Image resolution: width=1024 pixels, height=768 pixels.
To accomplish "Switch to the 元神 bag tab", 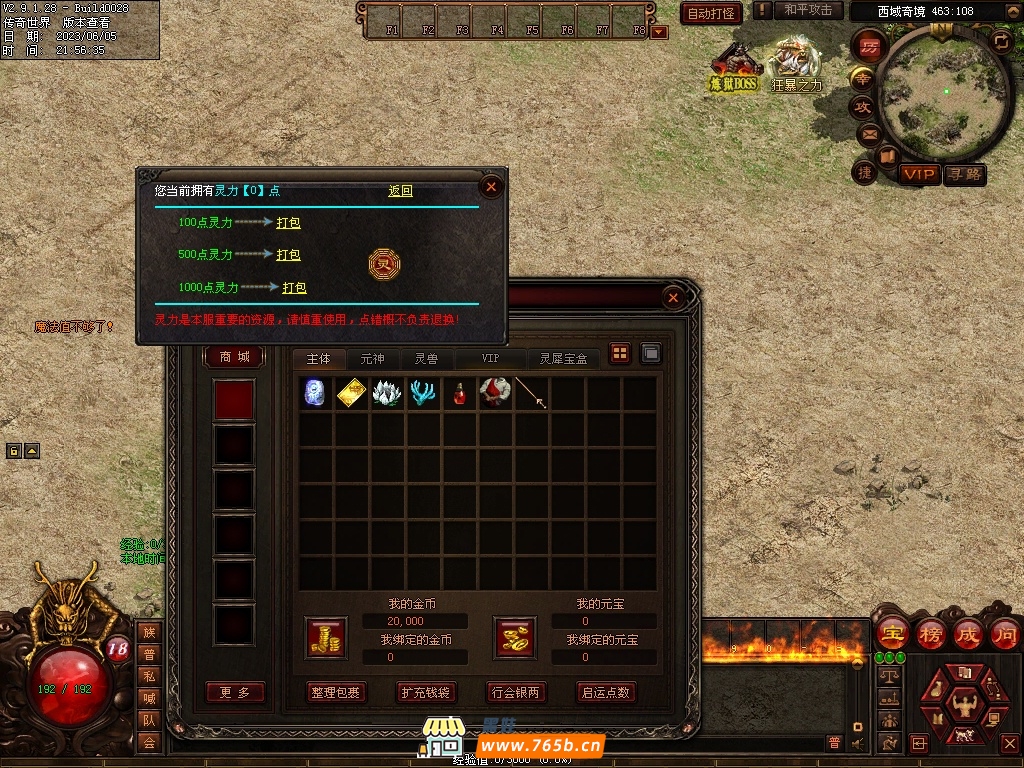I will click(x=372, y=358).
